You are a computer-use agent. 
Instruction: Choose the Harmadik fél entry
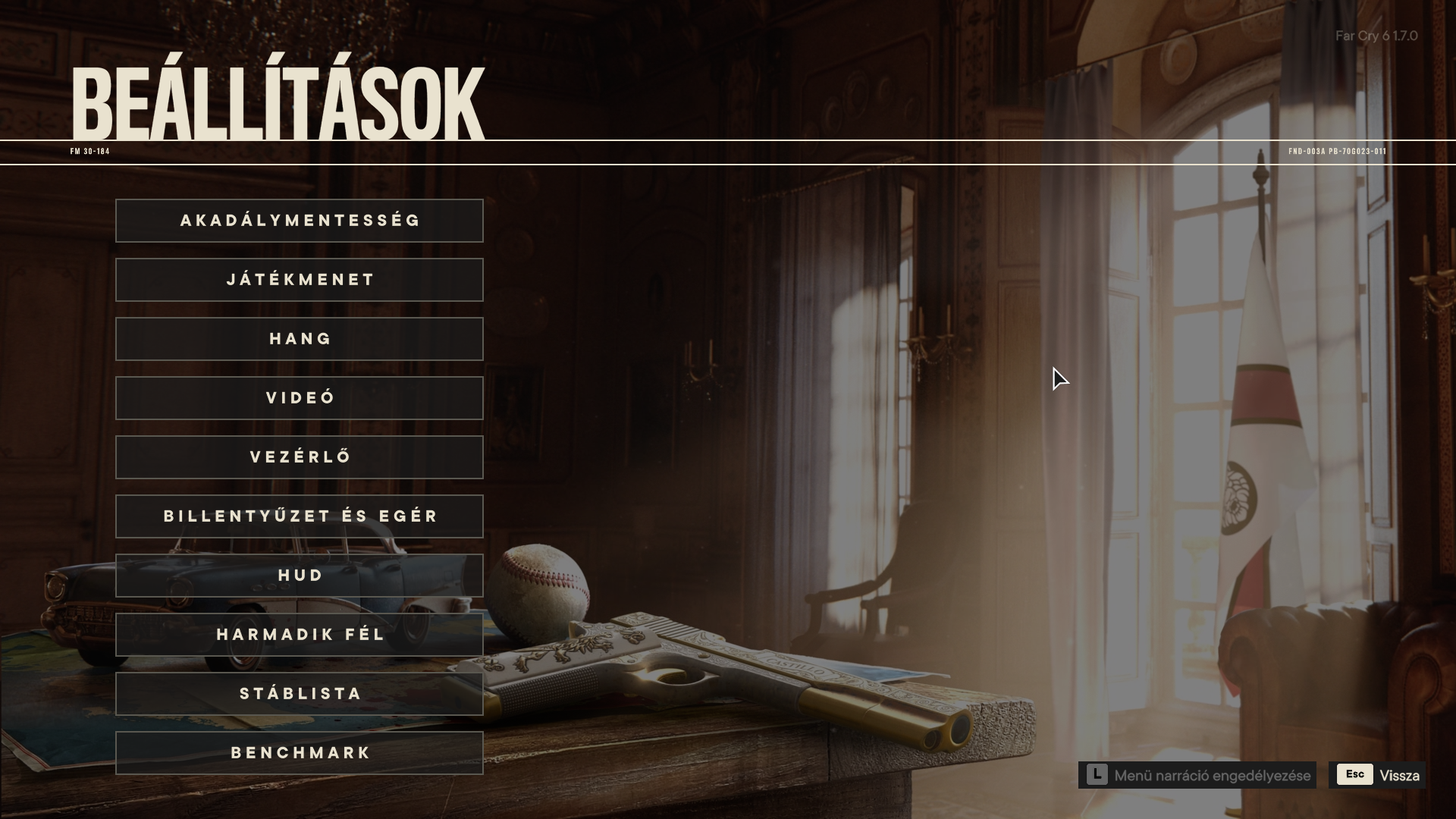click(x=300, y=635)
